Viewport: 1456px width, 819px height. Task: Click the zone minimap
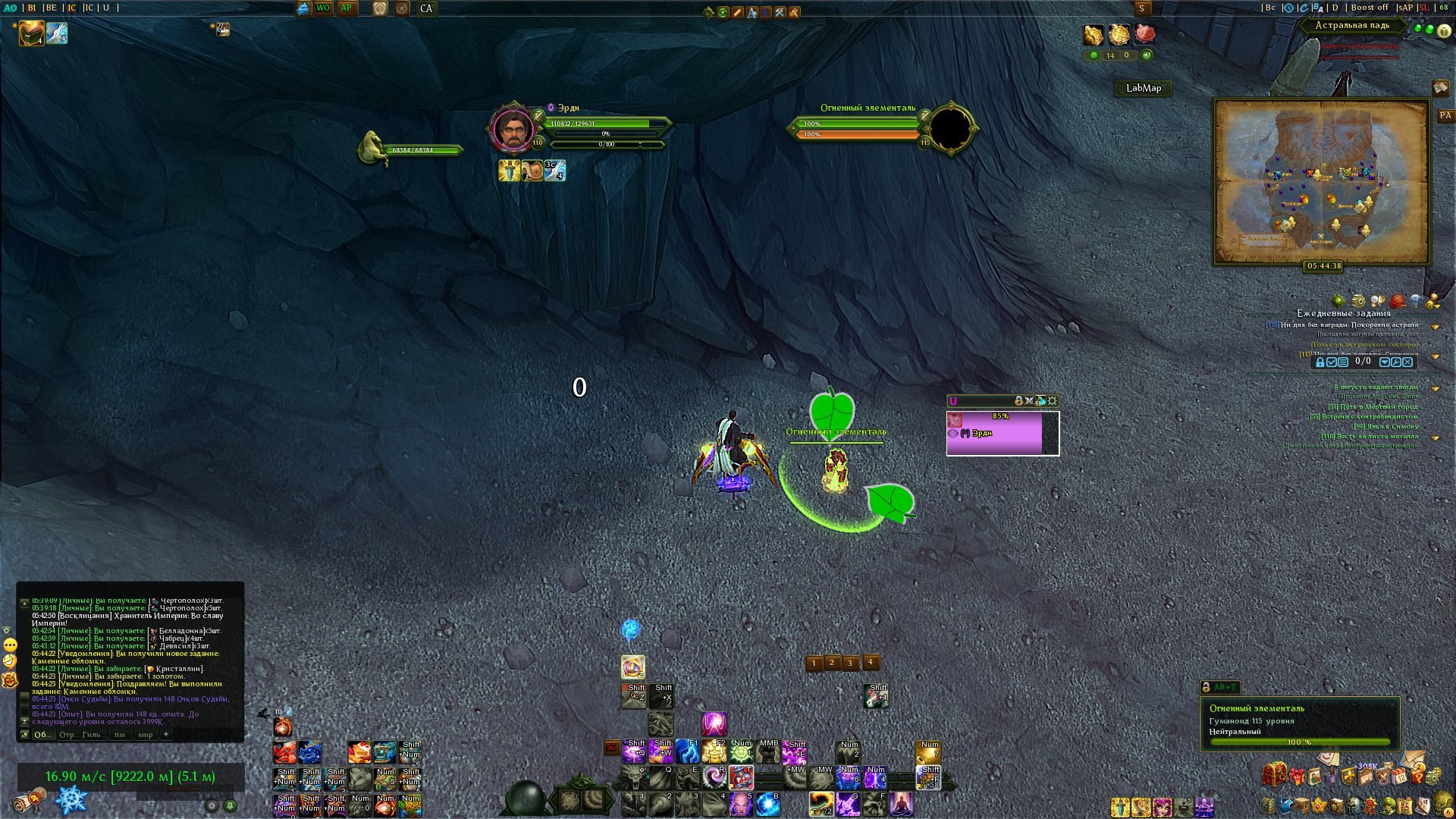coord(1321,182)
